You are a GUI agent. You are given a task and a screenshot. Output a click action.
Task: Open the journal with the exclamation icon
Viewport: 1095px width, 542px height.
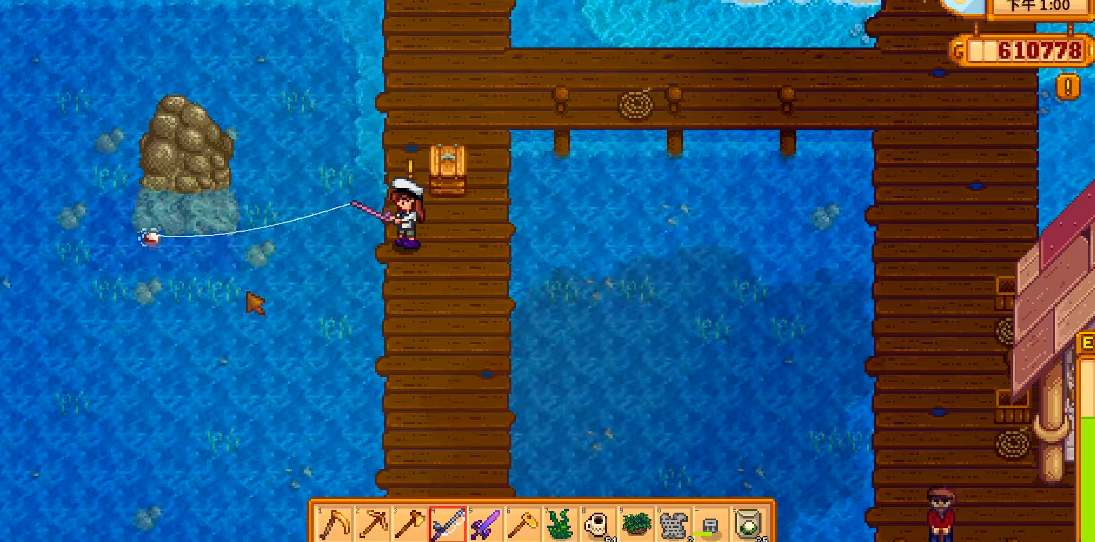click(1068, 86)
